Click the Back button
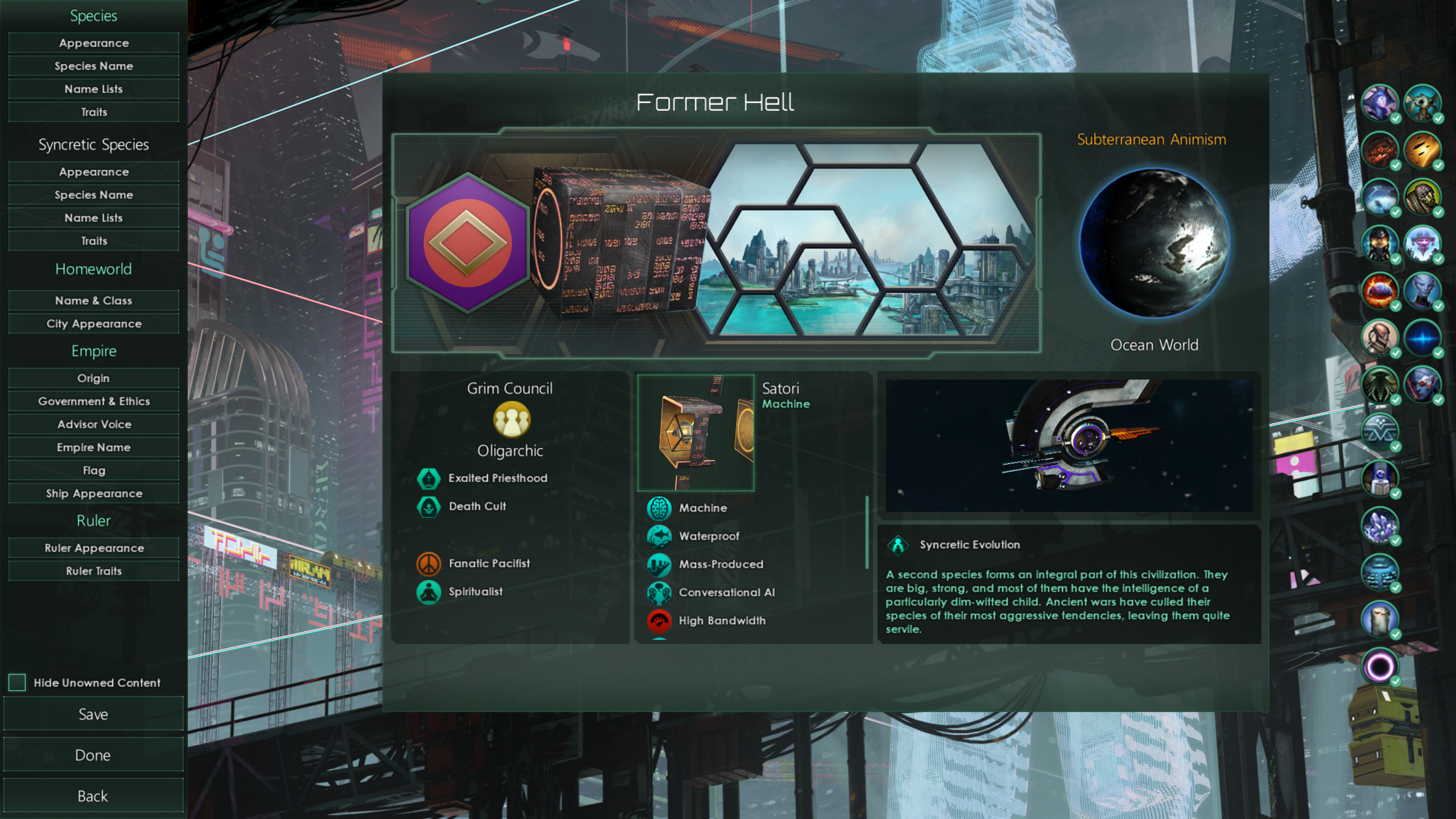This screenshot has width=1456, height=819. point(93,796)
